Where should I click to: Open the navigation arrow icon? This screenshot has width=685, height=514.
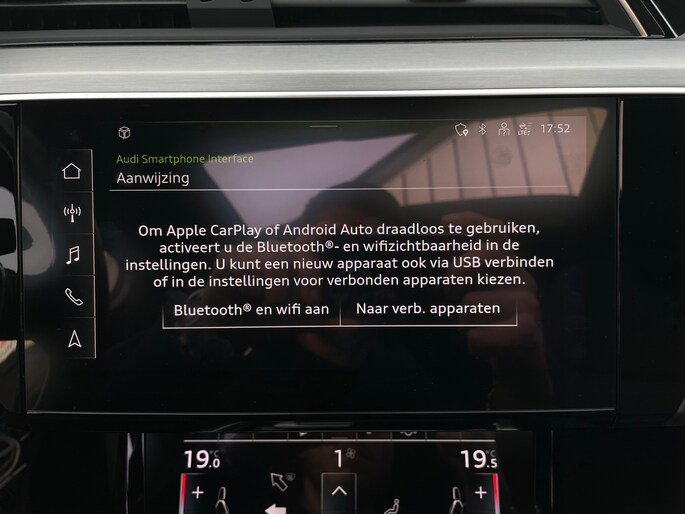(74, 339)
